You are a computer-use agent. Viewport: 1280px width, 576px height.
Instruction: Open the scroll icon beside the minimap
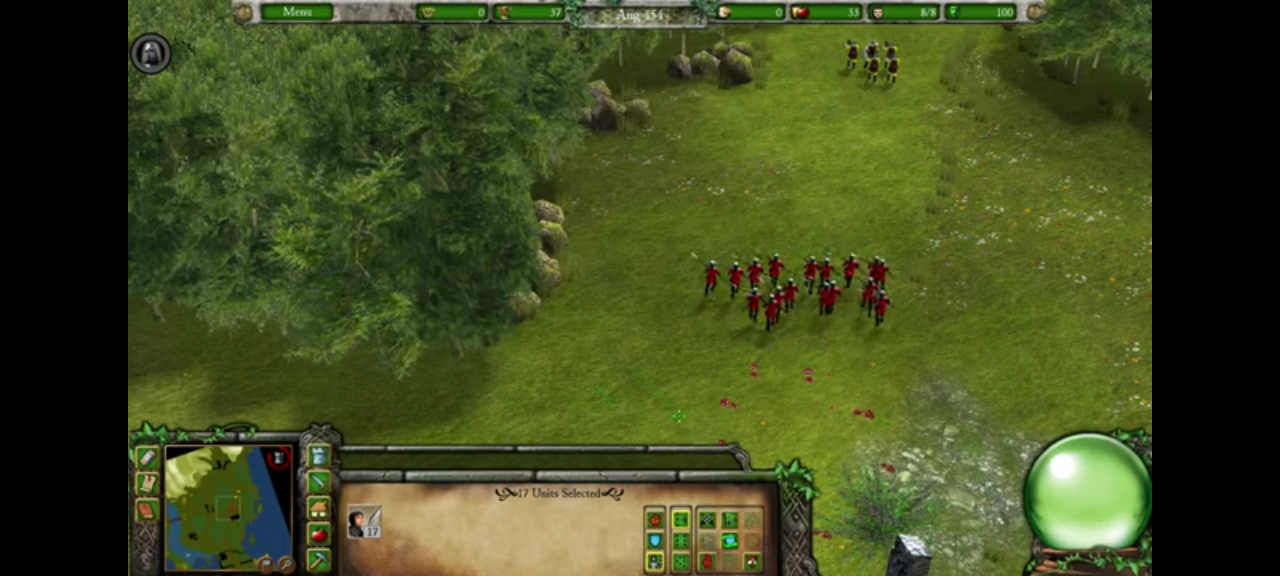click(x=147, y=484)
